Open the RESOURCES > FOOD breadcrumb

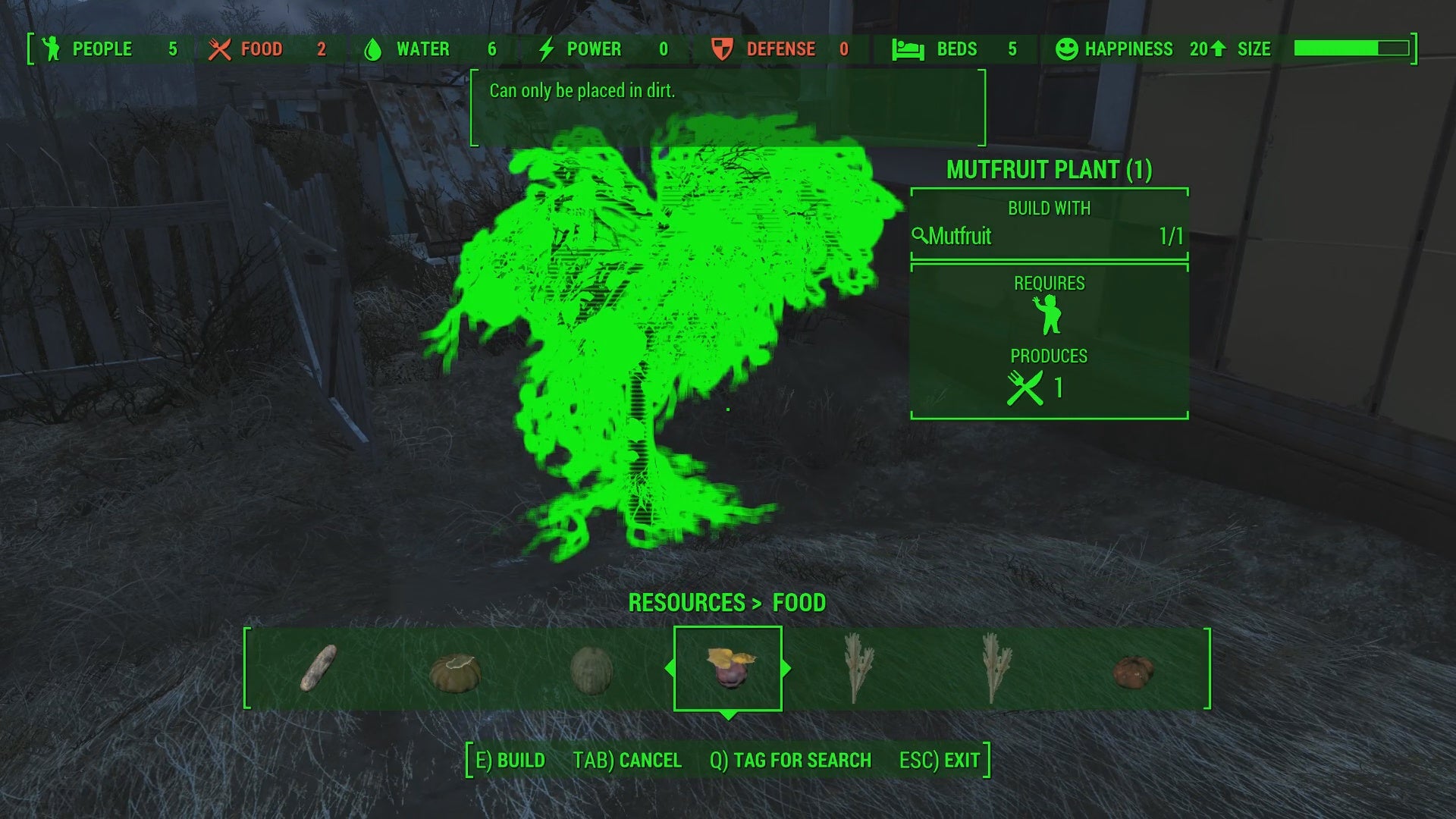pos(727,603)
